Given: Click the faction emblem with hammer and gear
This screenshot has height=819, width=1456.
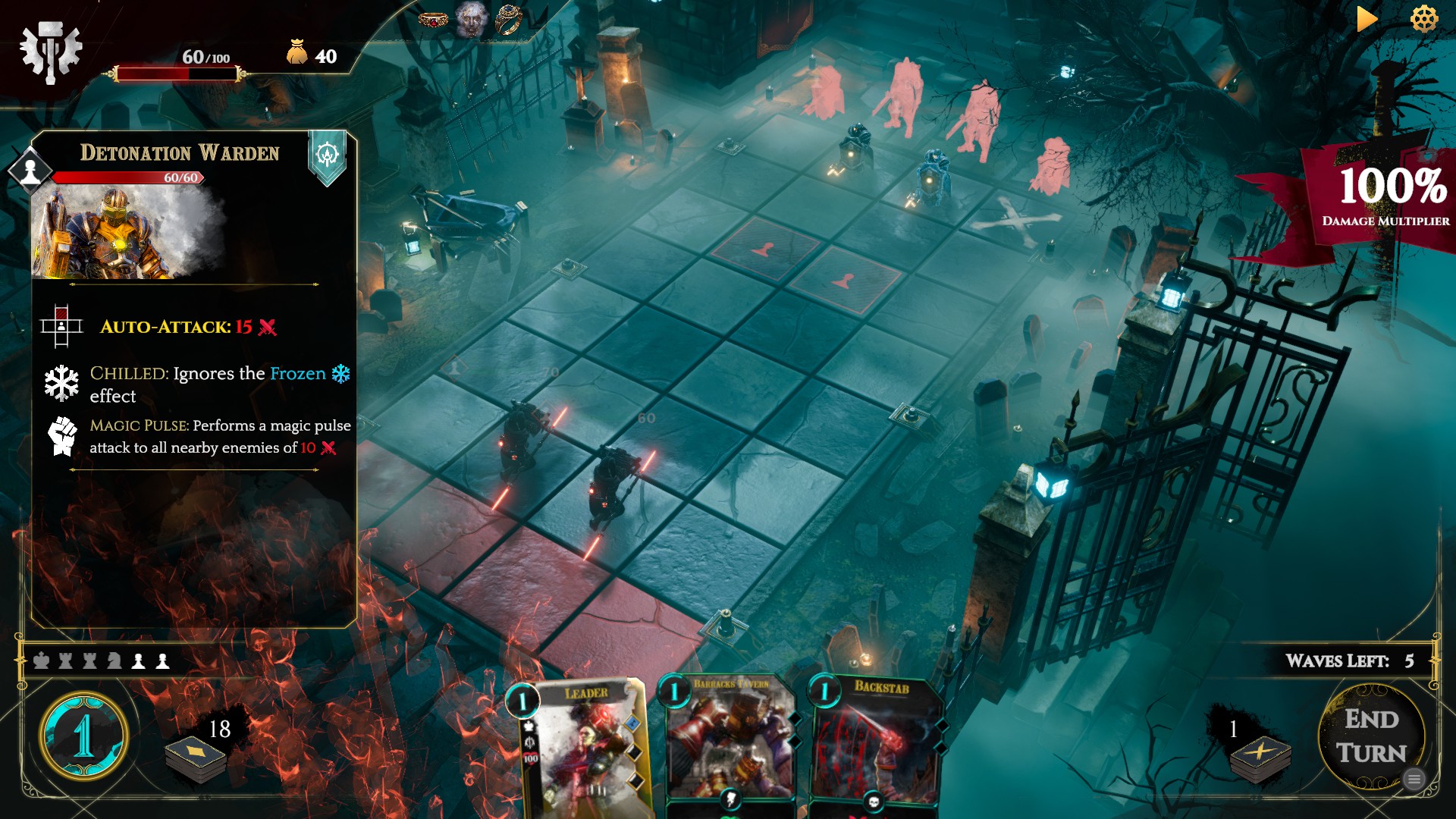Looking at the screenshot, I should coord(50,51).
